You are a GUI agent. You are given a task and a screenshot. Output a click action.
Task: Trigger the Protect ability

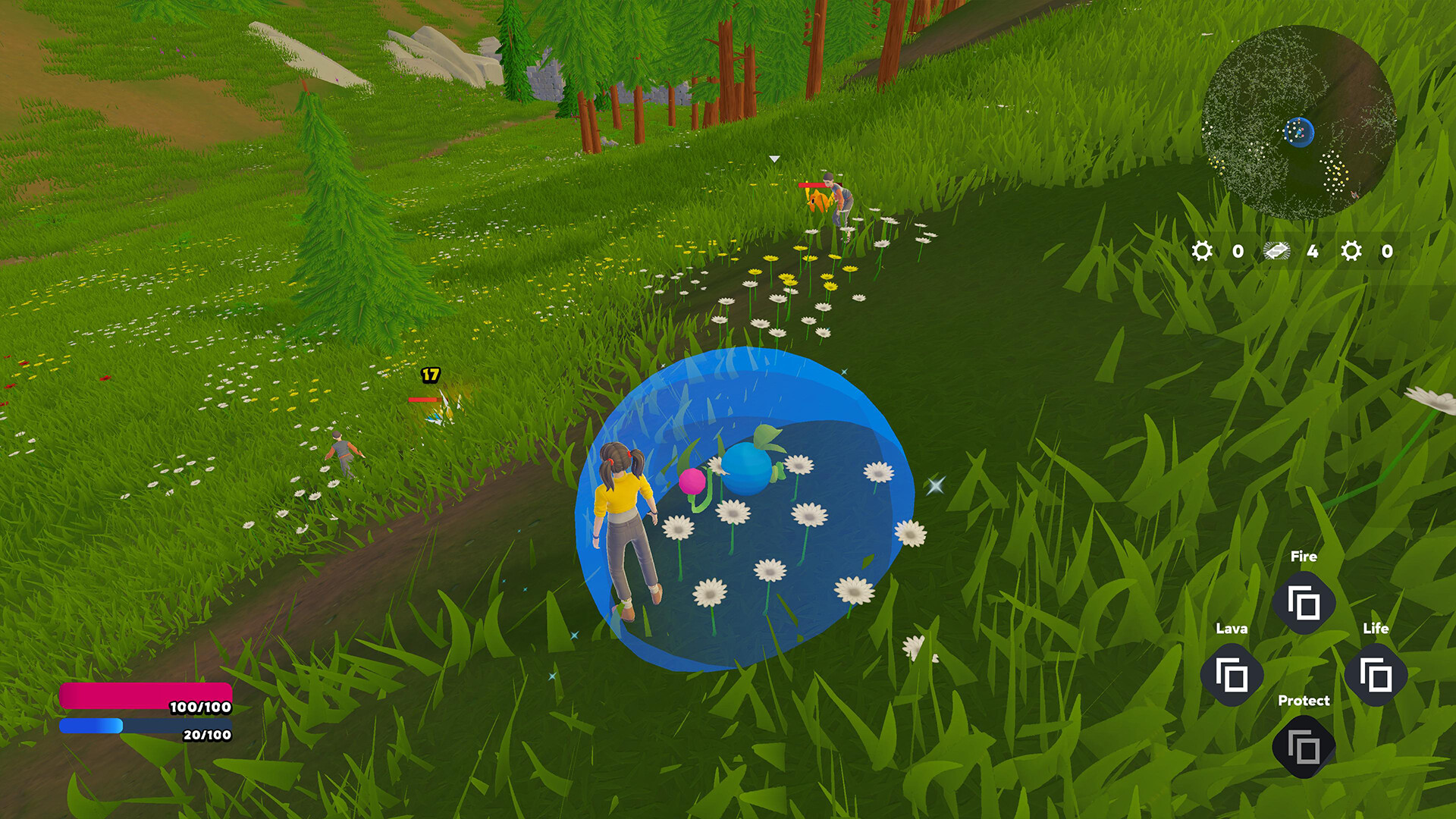(x=1303, y=745)
